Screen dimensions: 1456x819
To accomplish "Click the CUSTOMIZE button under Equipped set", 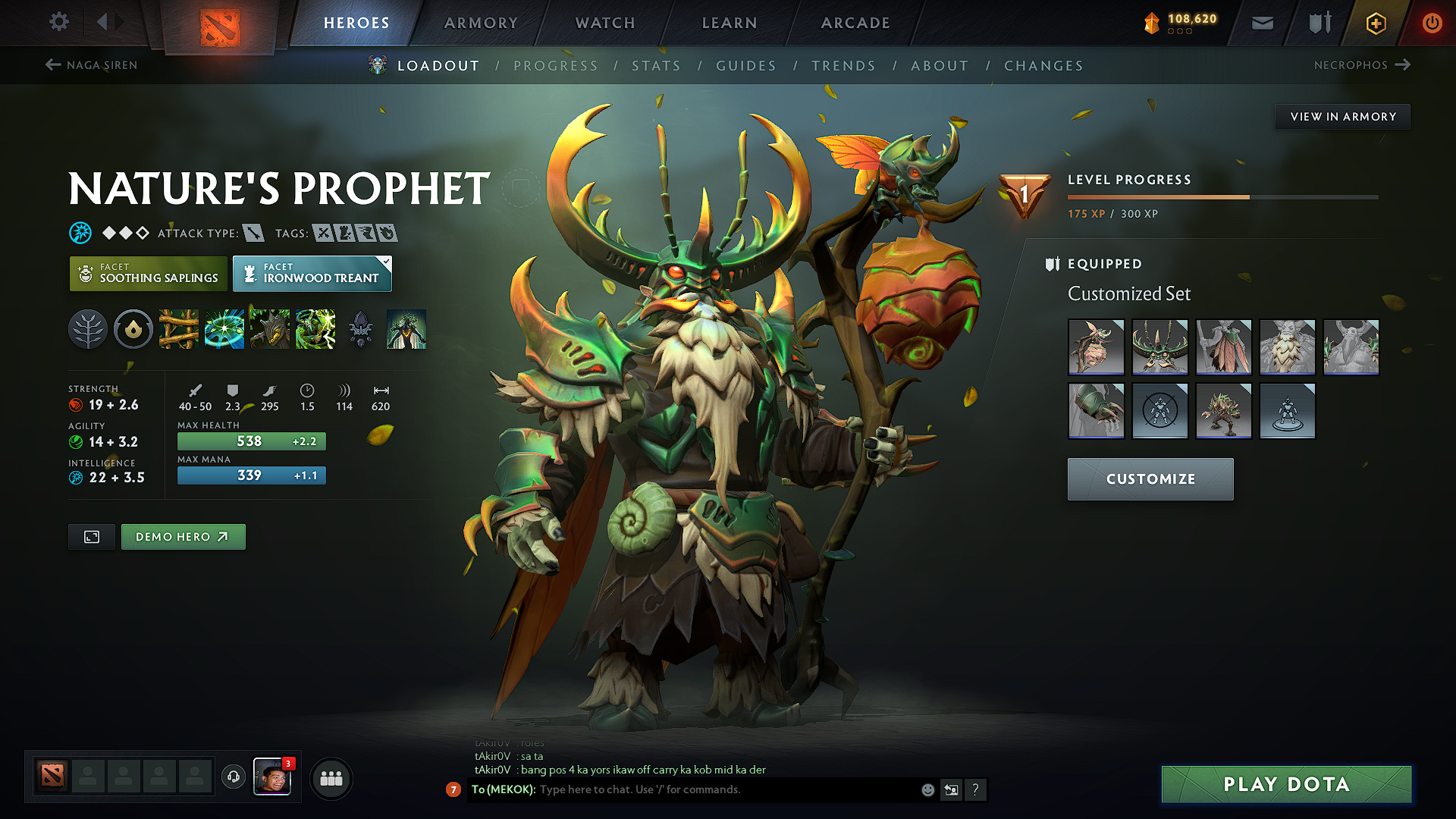I will 1150,479.
